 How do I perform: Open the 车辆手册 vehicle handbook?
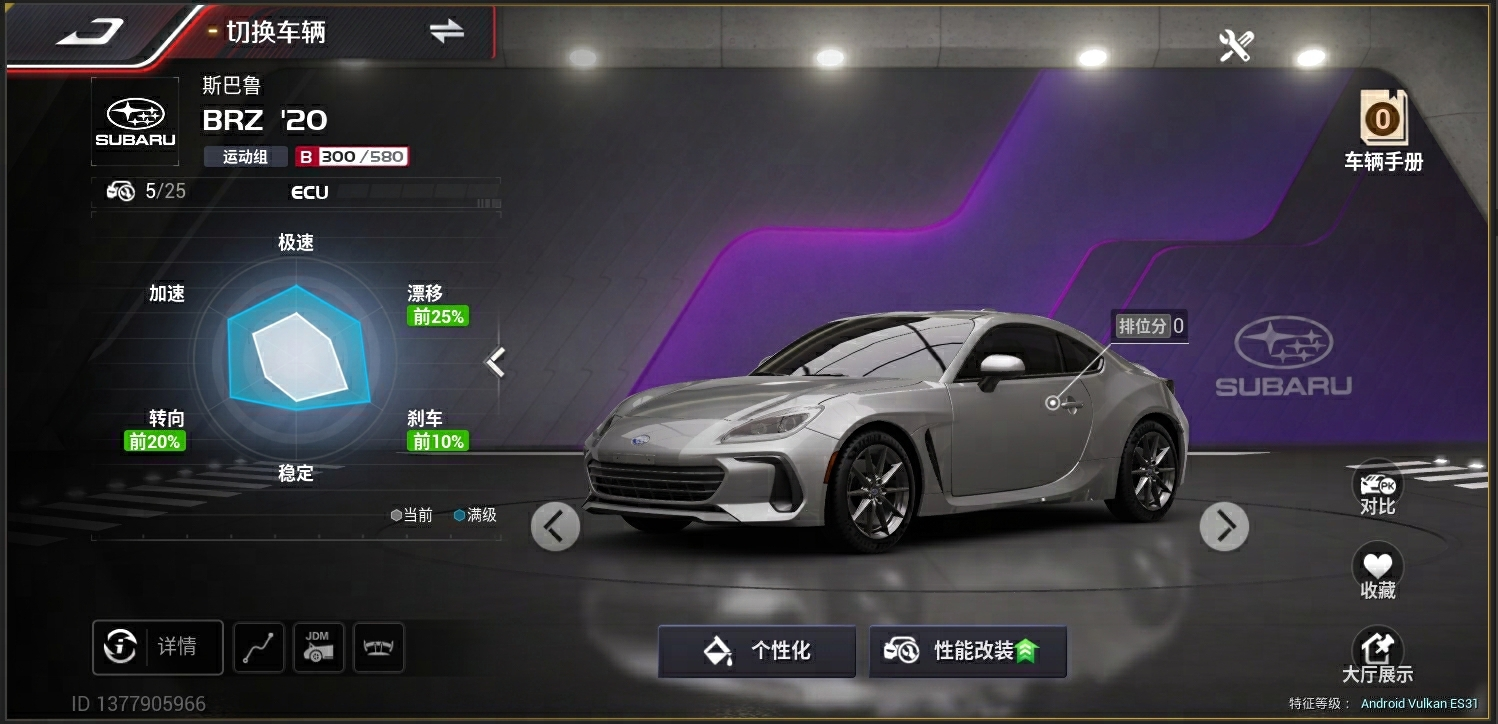tap(1382, 131)
